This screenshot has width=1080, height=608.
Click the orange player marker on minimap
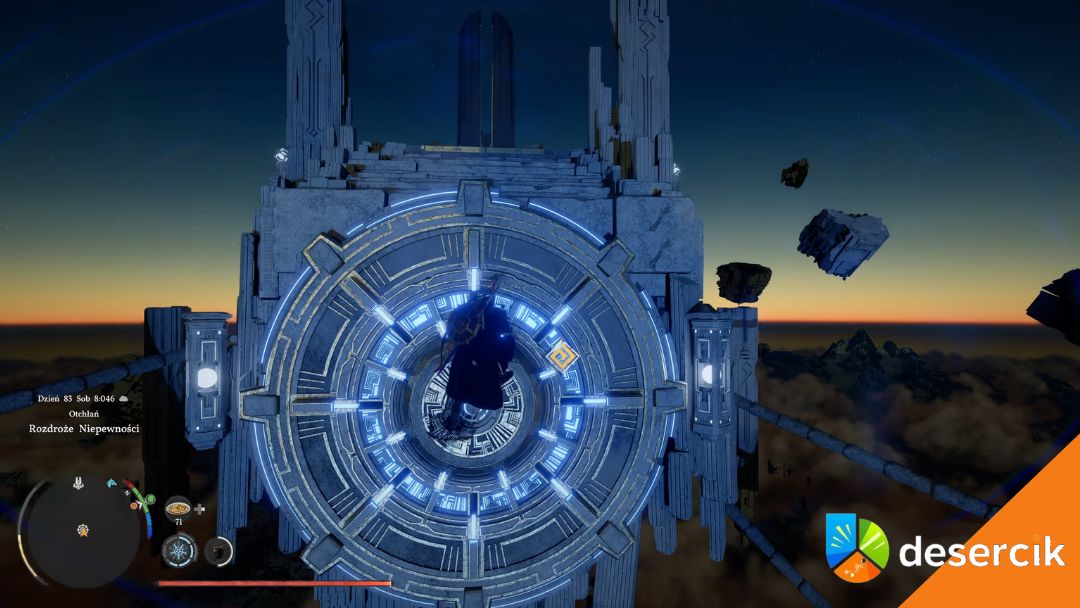tap(82, 529)
